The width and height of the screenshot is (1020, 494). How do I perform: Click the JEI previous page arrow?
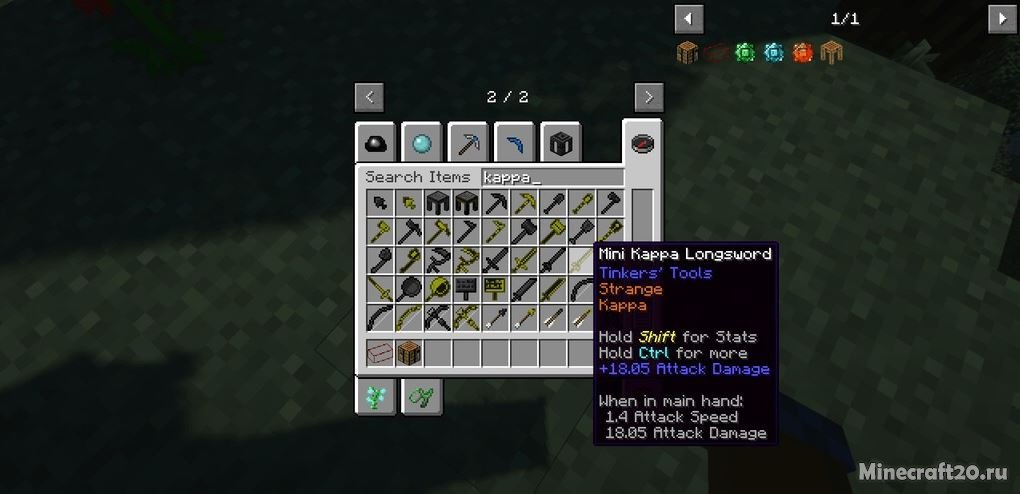point(689,19)
